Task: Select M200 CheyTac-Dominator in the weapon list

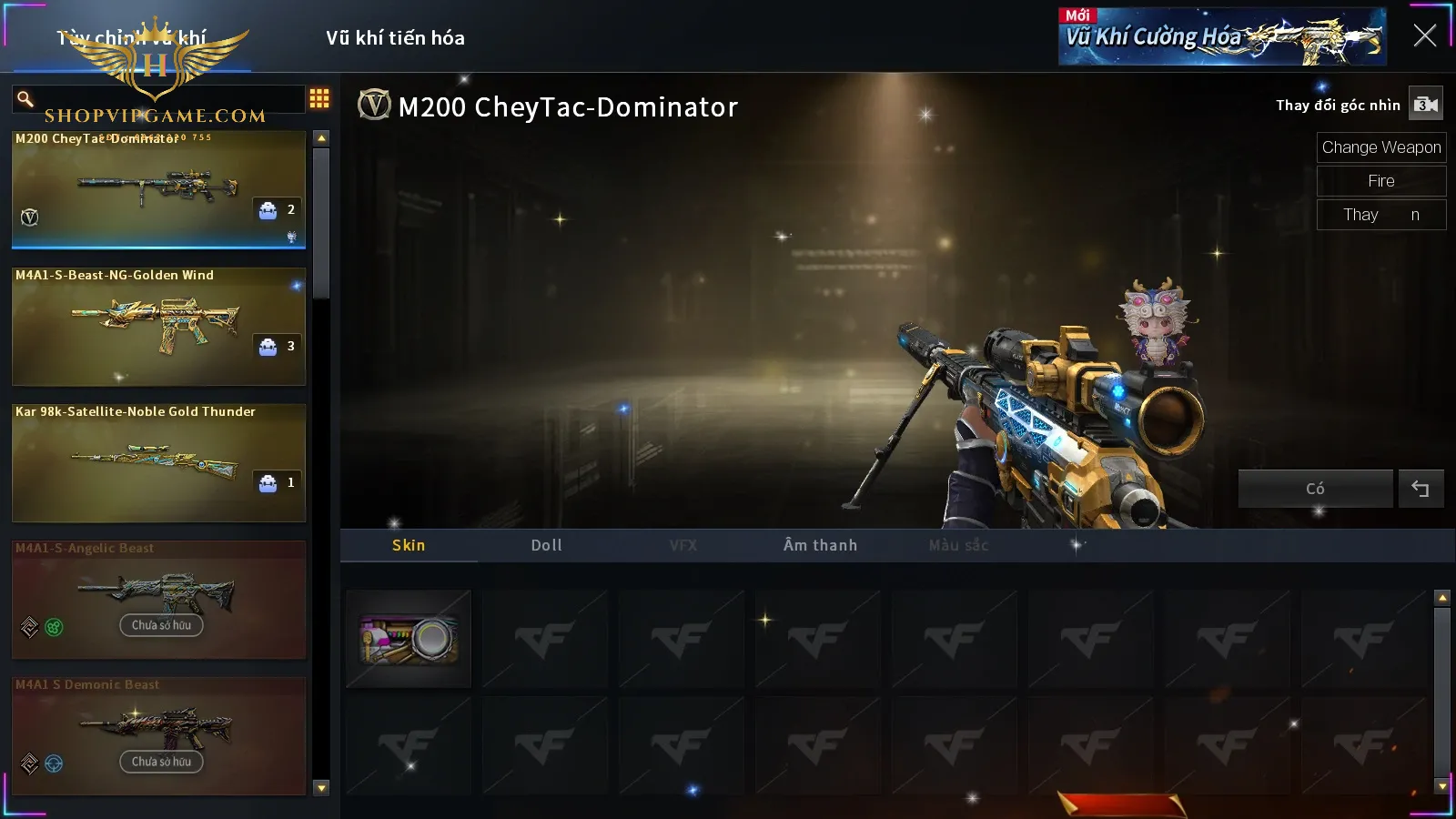Action: (x=158, y=189)
